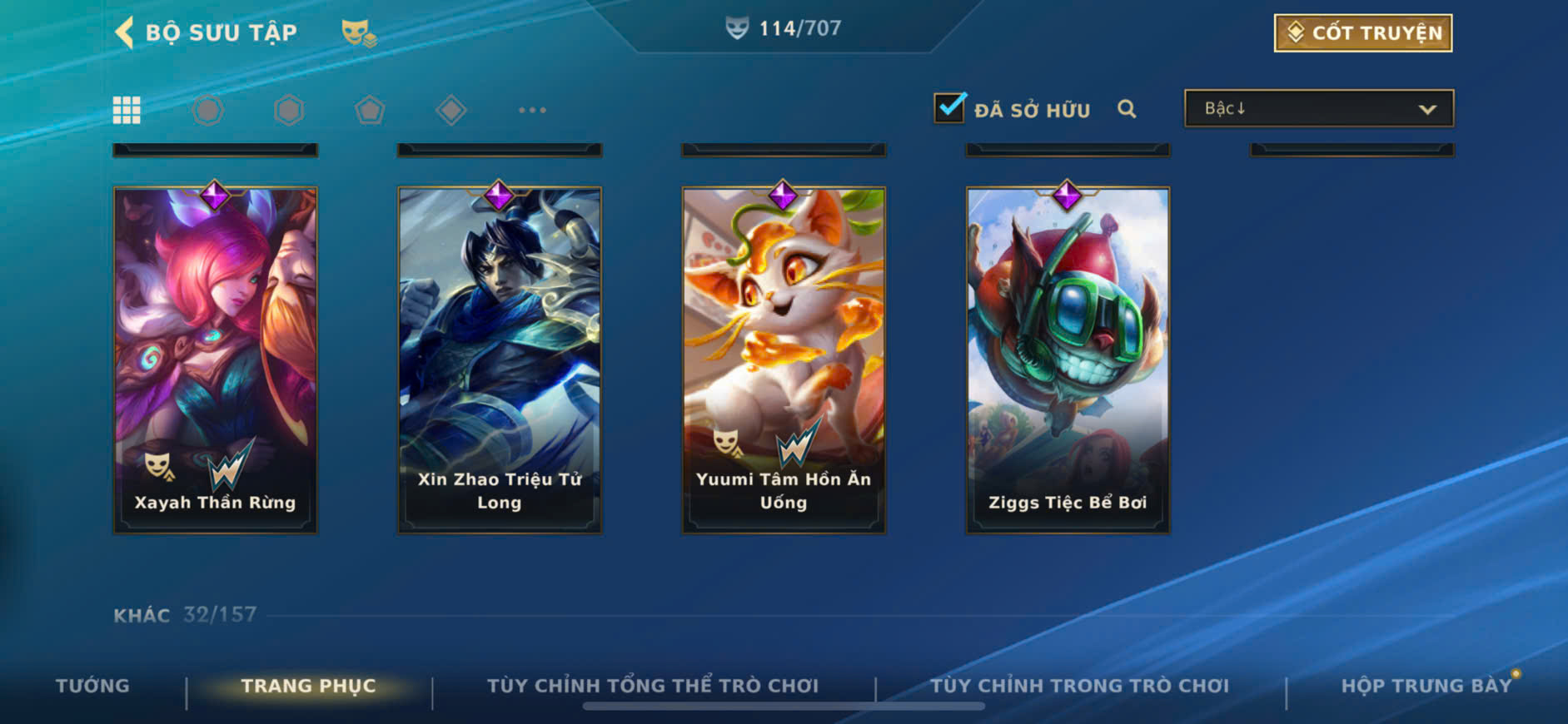Open Yuumi Tâm Hồn Ăn Uống skin
Screen dimensions: 1568x724
pyautogui.click(x=784, y=360)
